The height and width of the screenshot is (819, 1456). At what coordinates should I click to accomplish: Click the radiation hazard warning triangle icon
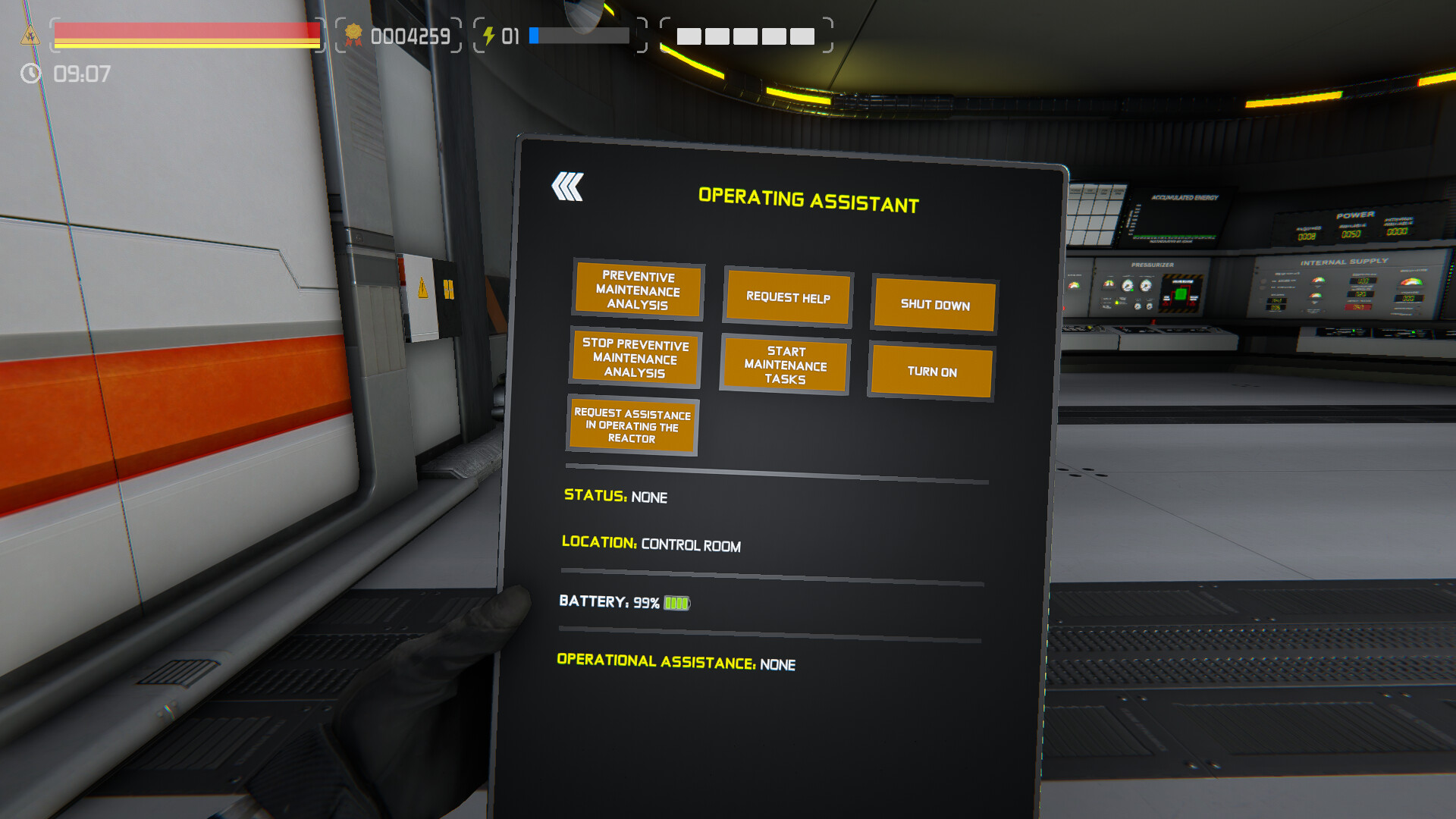(x=30, y=34)
